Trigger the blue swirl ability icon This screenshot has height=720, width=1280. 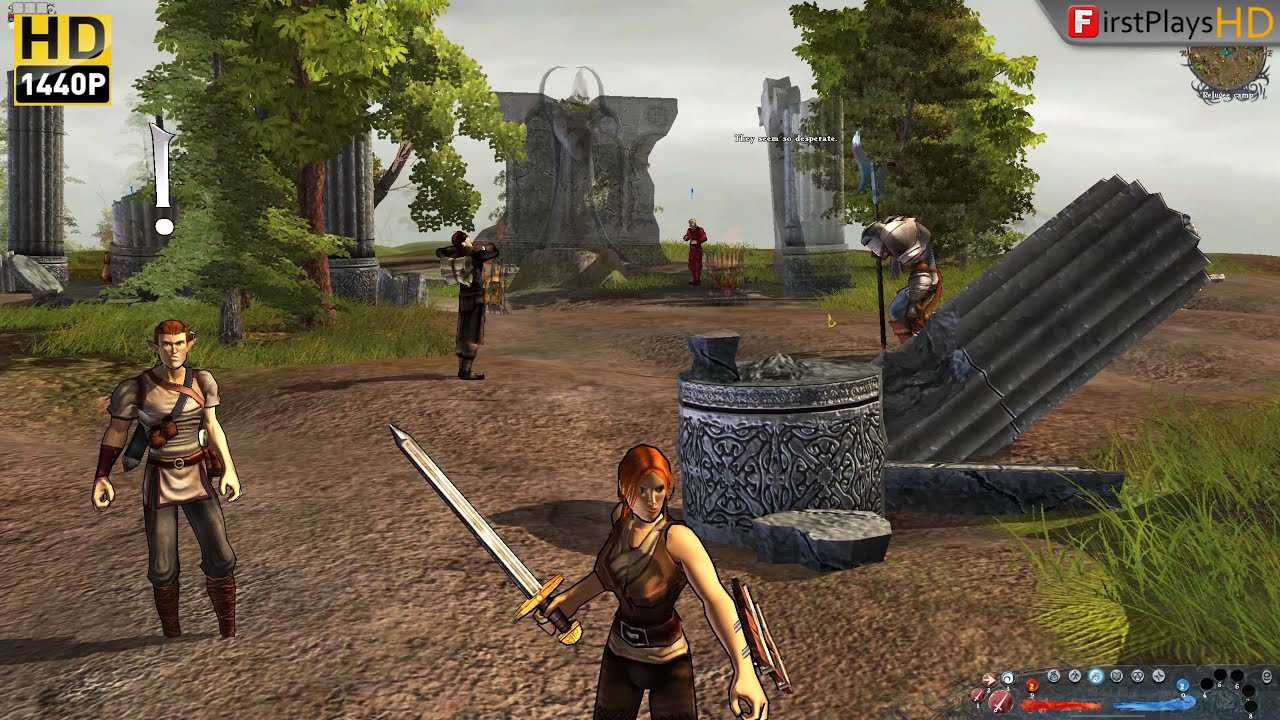pos(1007,678)
